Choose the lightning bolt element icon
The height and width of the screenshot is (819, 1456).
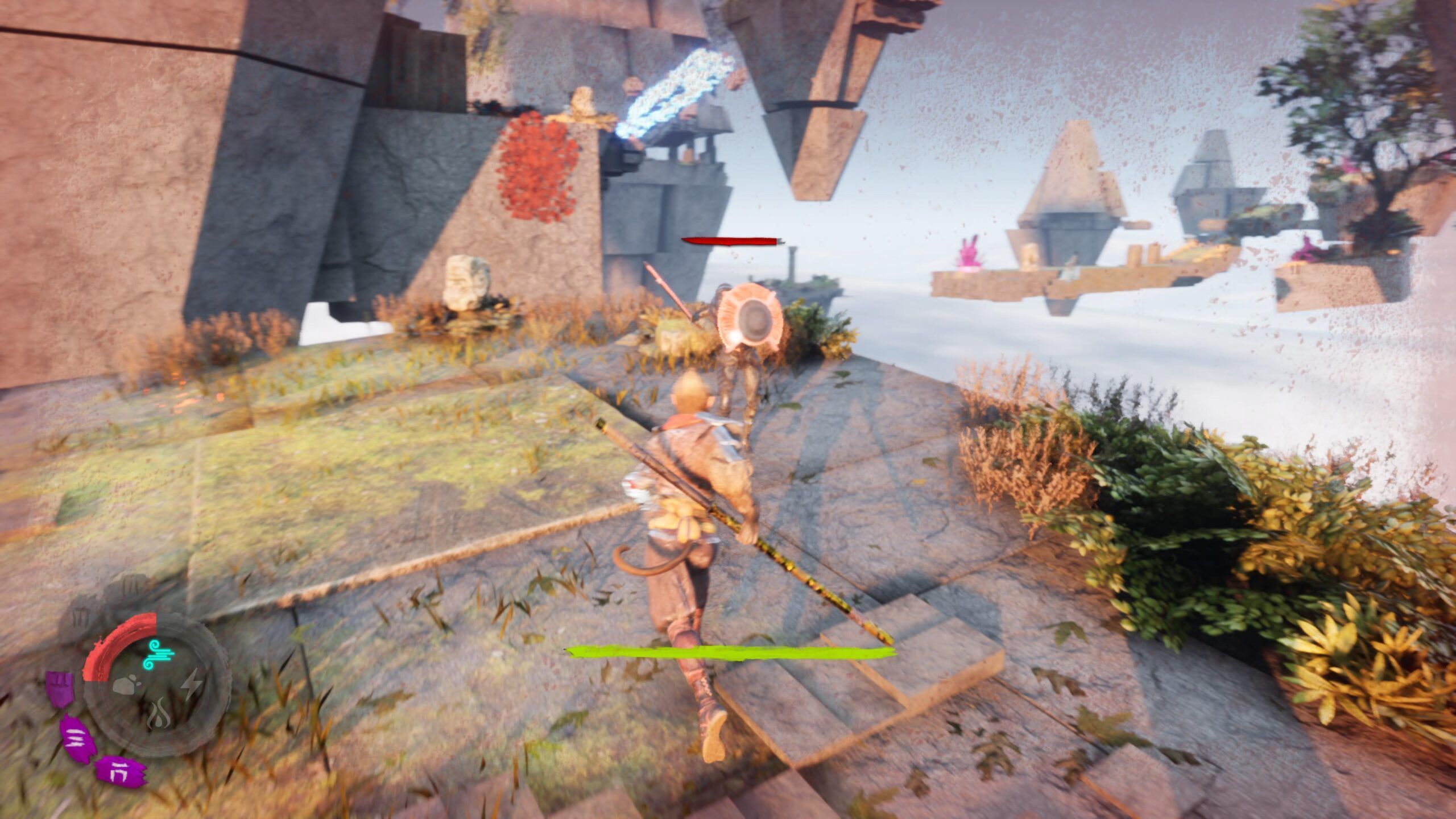(x=192, y=684)
